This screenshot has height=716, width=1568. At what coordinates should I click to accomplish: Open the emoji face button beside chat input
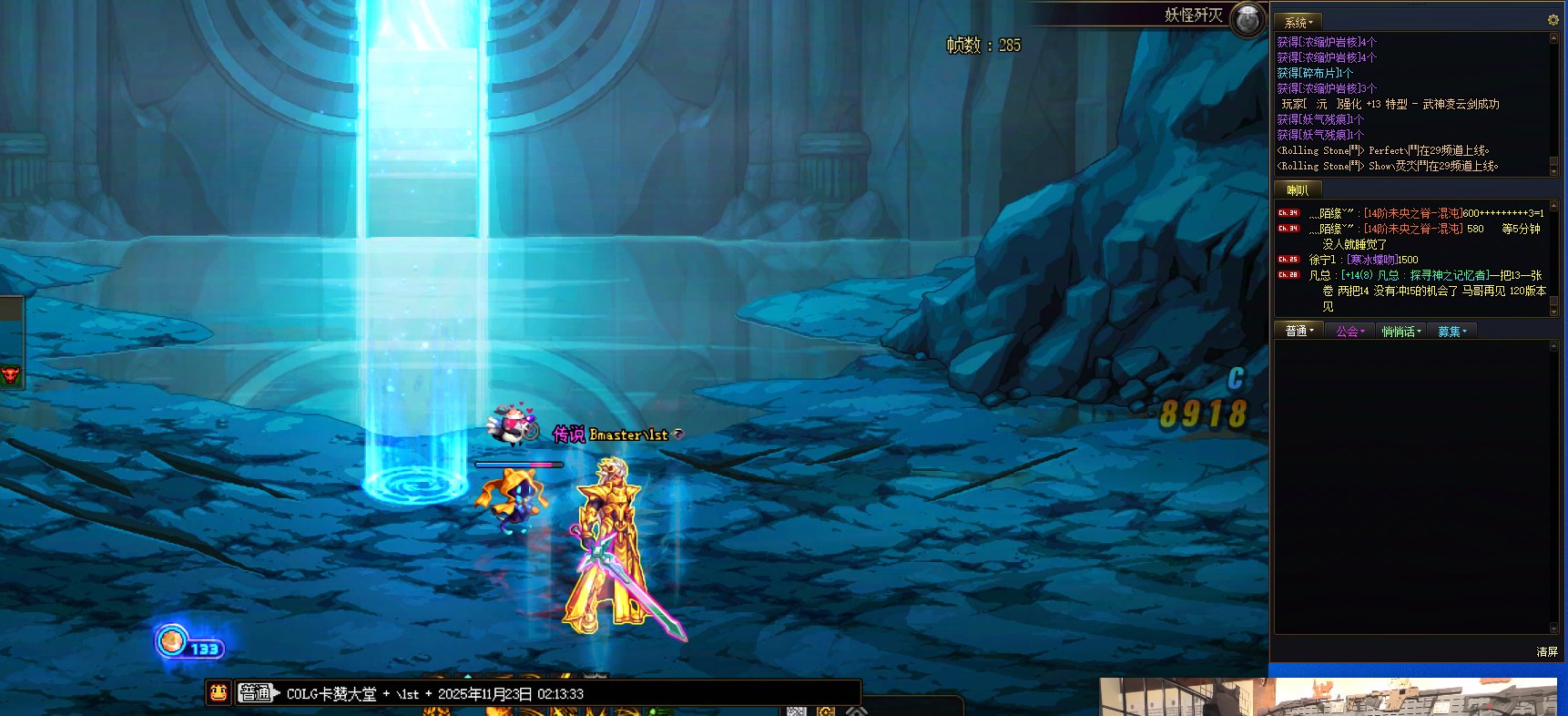tap(219, 693)
